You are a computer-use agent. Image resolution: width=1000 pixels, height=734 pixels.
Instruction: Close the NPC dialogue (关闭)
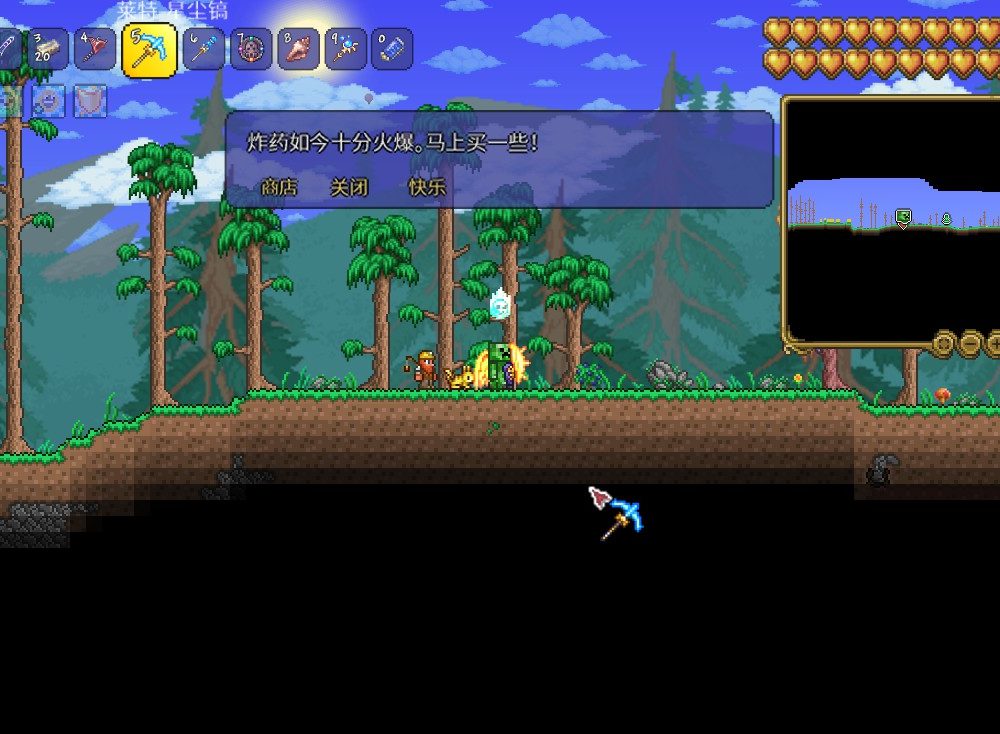[349, 187]
